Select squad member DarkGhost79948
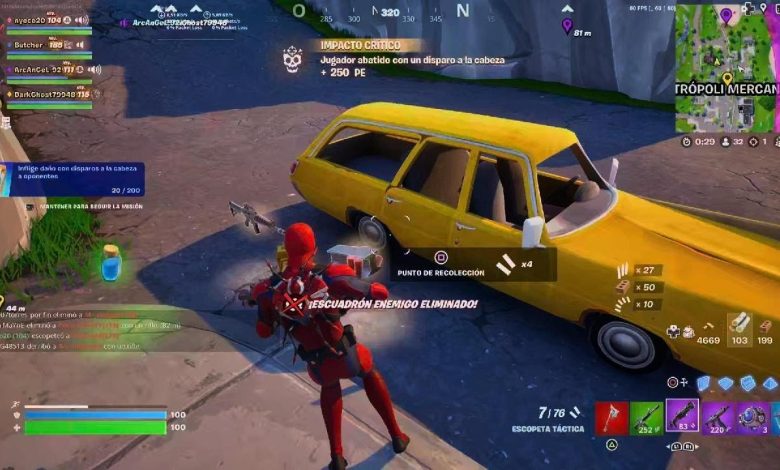The image size is (780, 470). pyautogui.click(x=45, y=95)
